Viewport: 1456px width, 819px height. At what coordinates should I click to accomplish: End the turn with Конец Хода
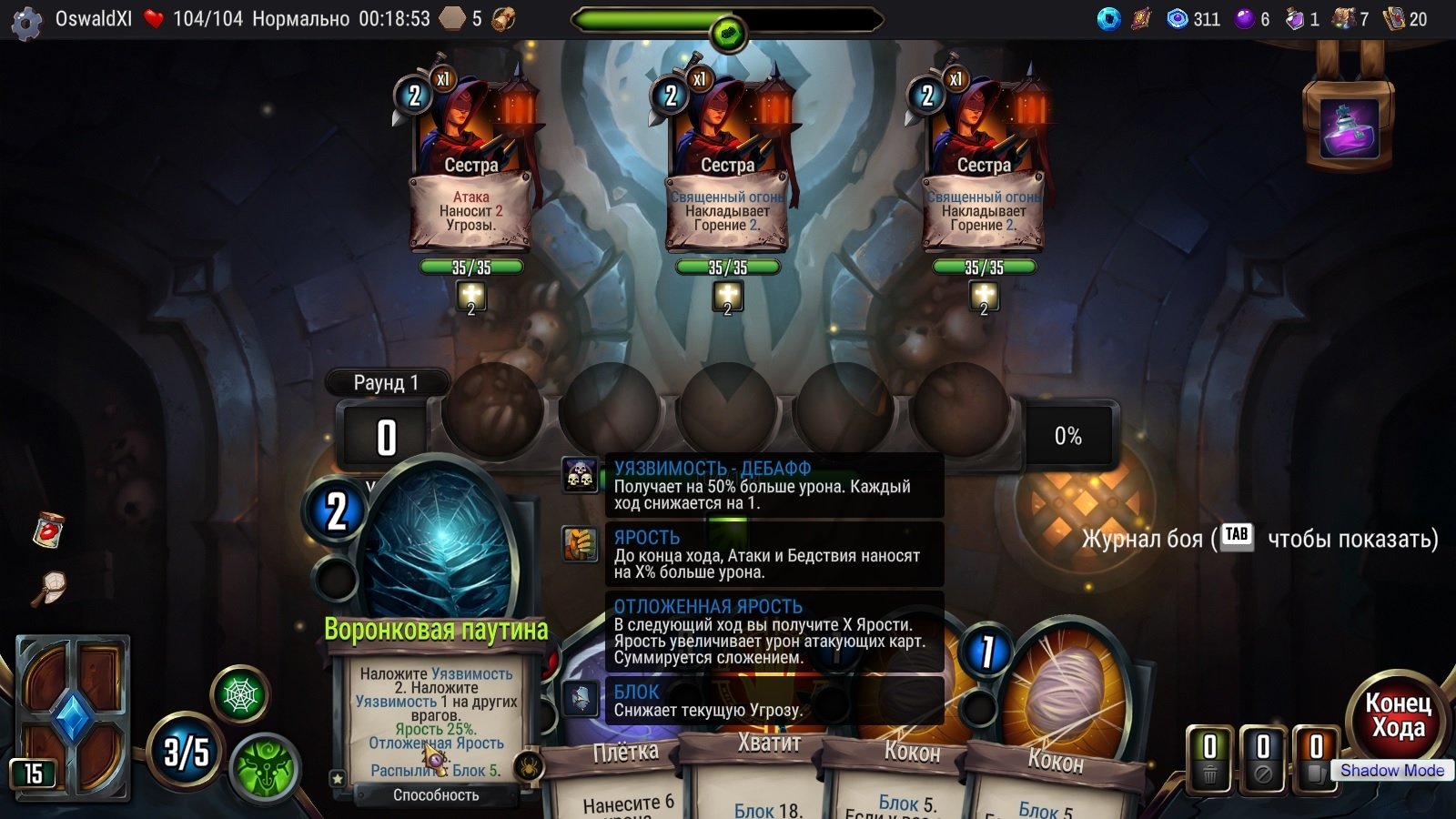coord(1398,716)
